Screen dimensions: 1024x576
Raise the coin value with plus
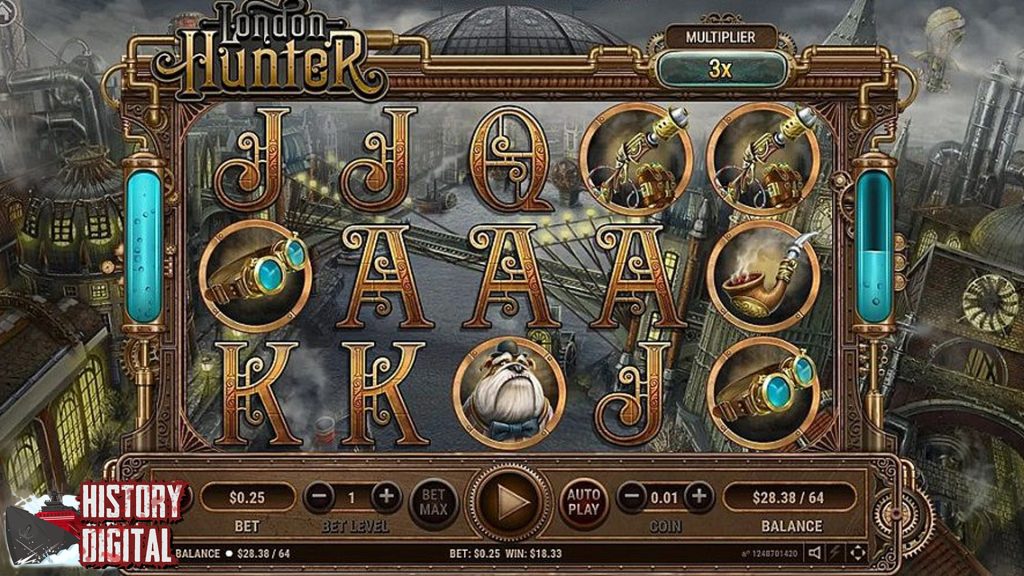click(x=699, y=496)
